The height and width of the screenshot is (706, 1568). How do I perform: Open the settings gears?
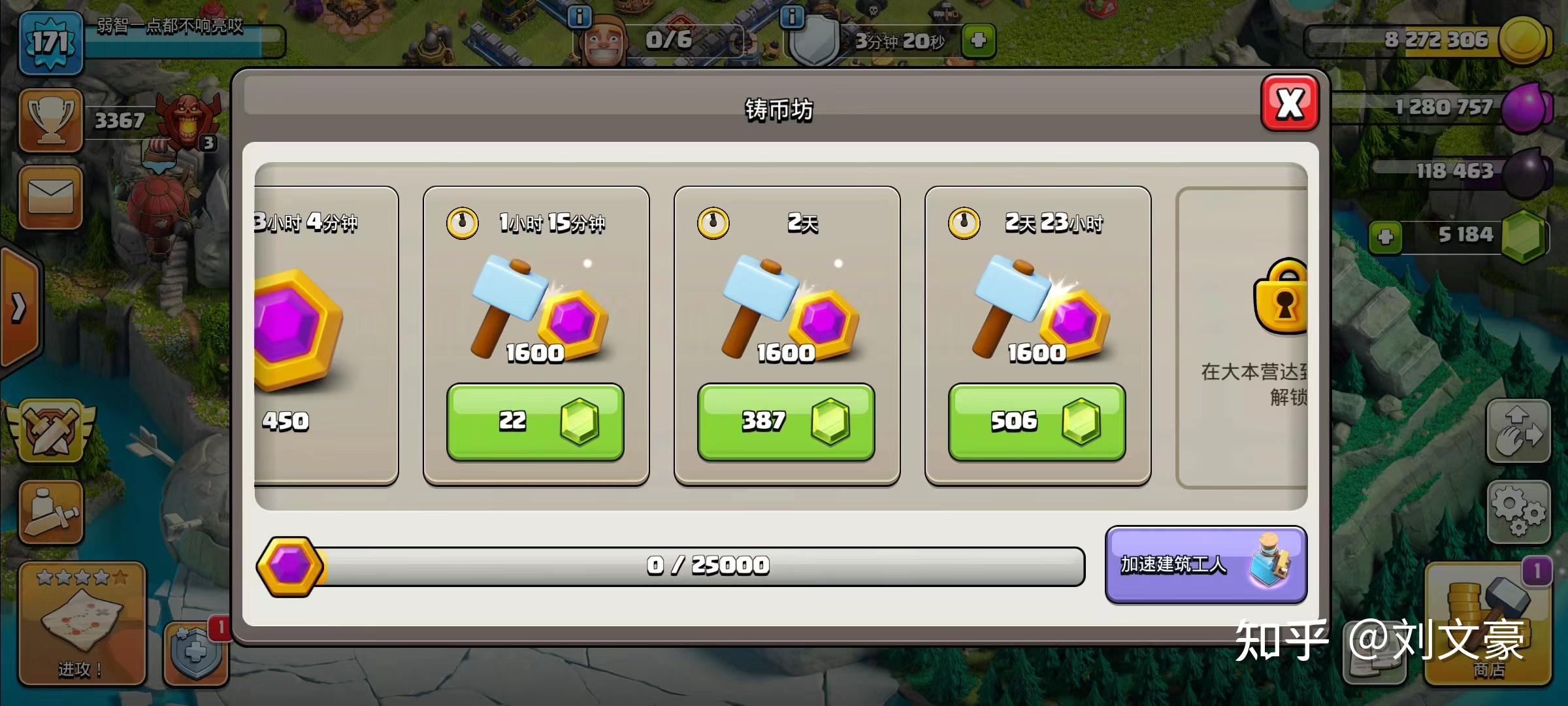[x=1518, y=512]
